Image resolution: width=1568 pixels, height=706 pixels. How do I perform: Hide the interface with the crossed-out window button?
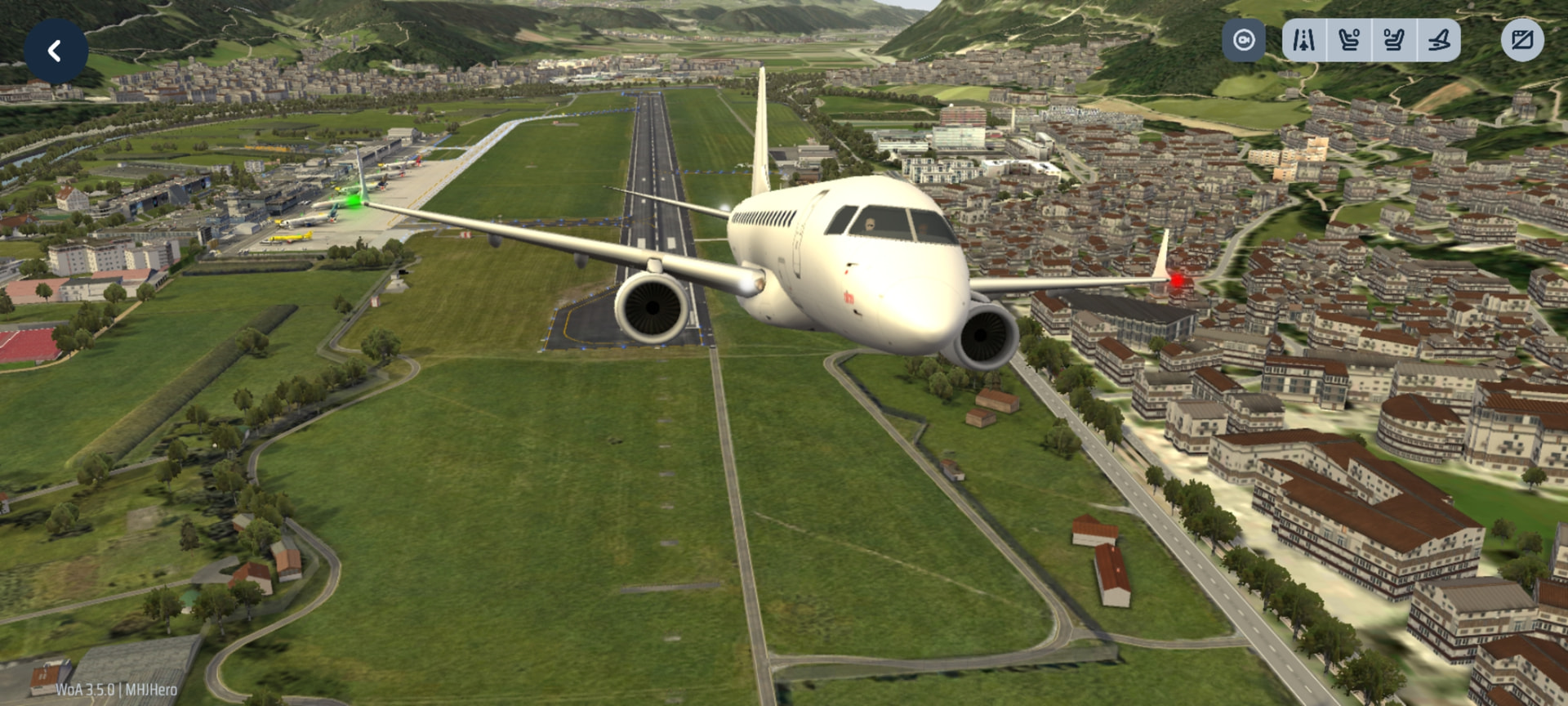[1522, 40]
